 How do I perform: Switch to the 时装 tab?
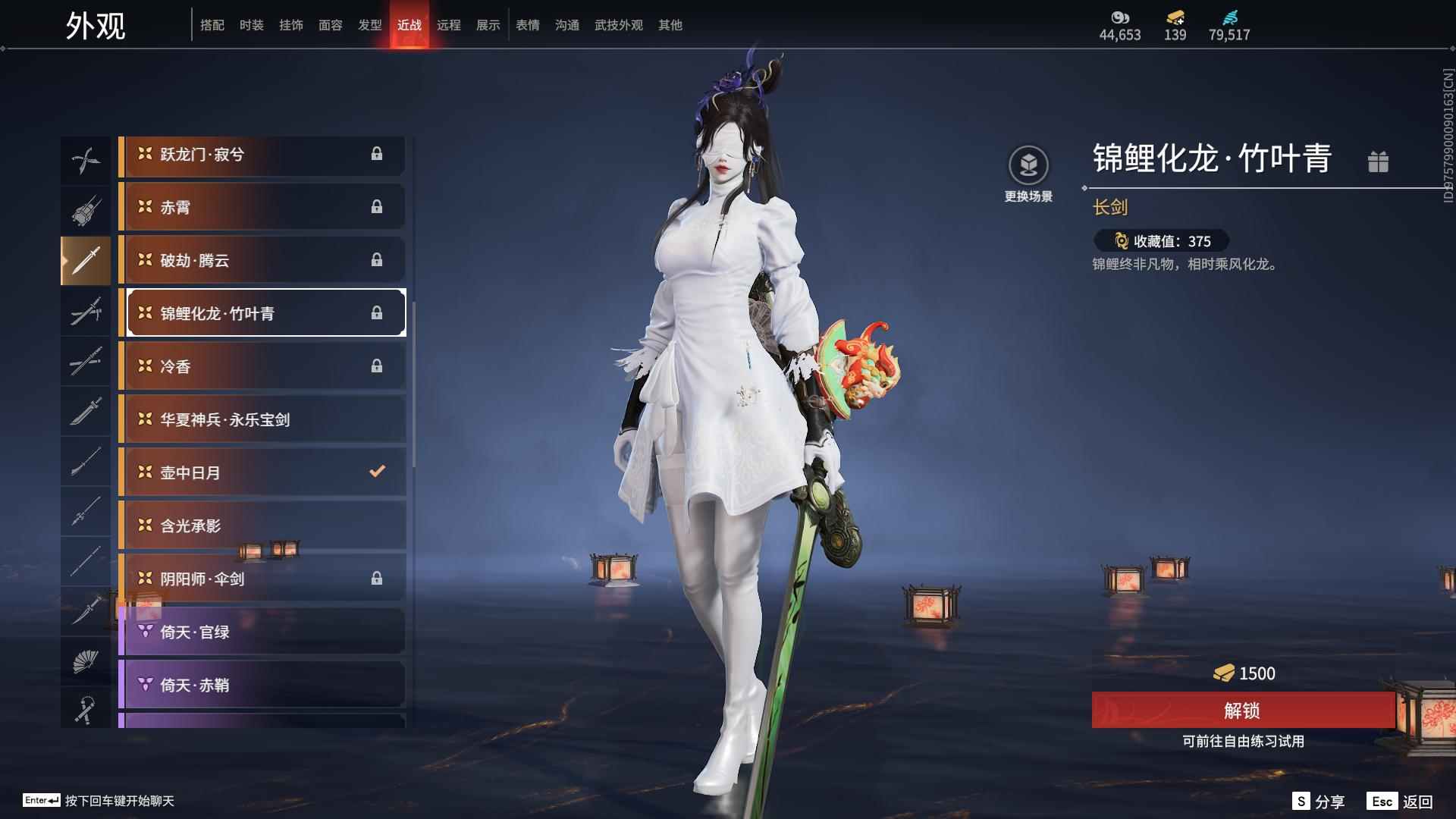point(251,25)
